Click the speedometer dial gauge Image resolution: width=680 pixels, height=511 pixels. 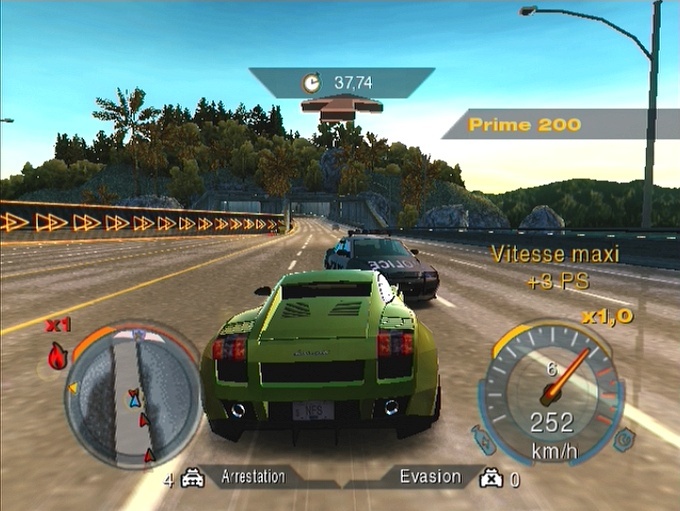[551, 392]
